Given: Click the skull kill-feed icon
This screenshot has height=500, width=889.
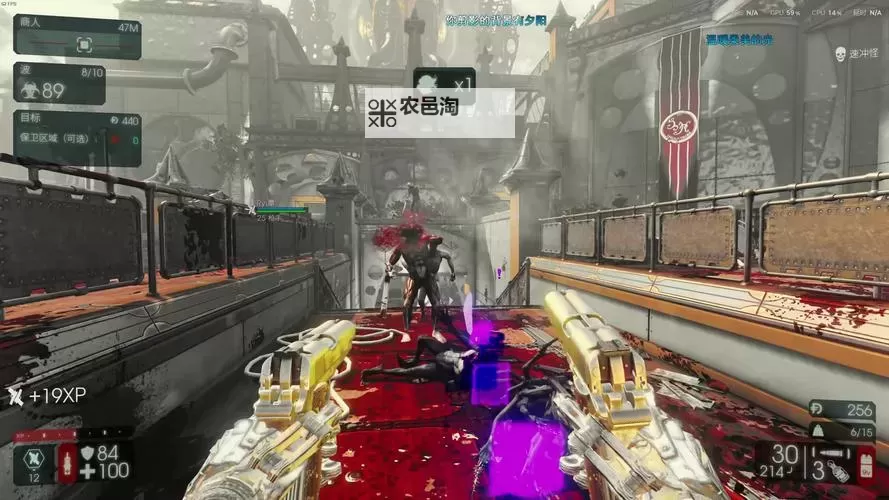Looking at the screenshot, I should (x=838, y=52).
